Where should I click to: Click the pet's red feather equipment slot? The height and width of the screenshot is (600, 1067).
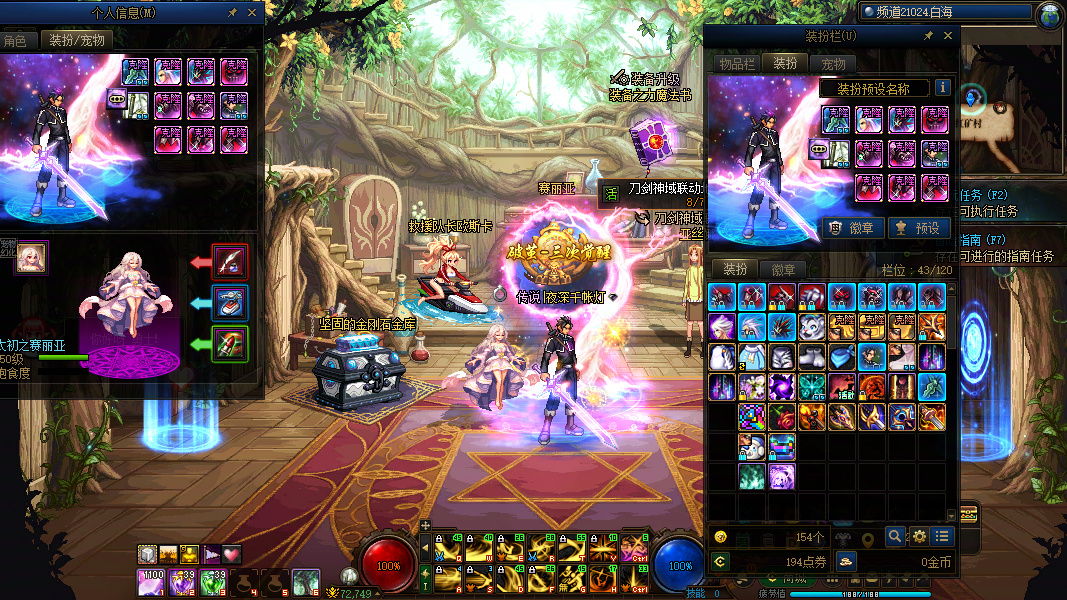pyautogui.click(x=231, y=262)
